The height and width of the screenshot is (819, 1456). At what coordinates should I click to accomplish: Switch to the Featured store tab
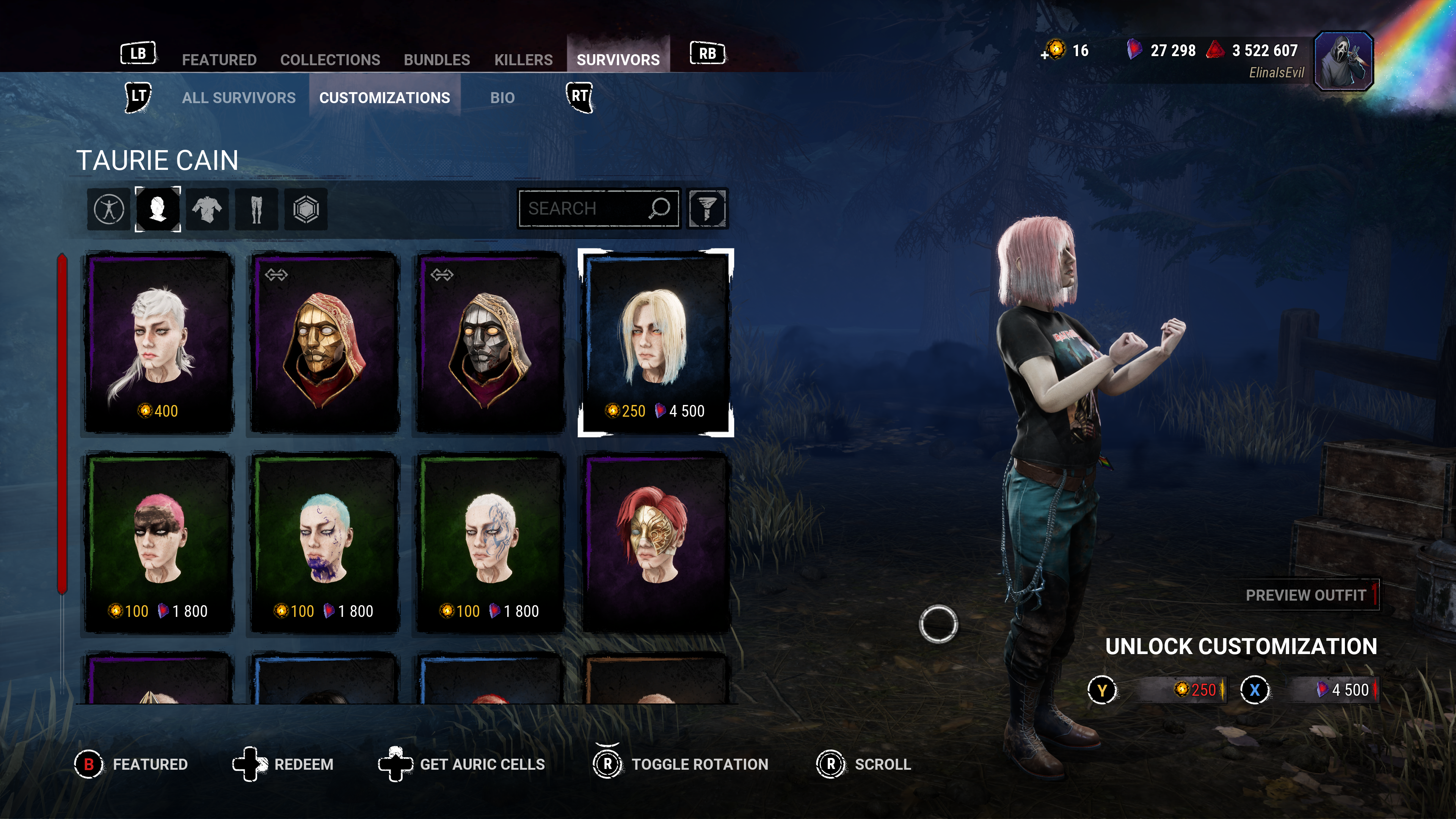(219, 60)
